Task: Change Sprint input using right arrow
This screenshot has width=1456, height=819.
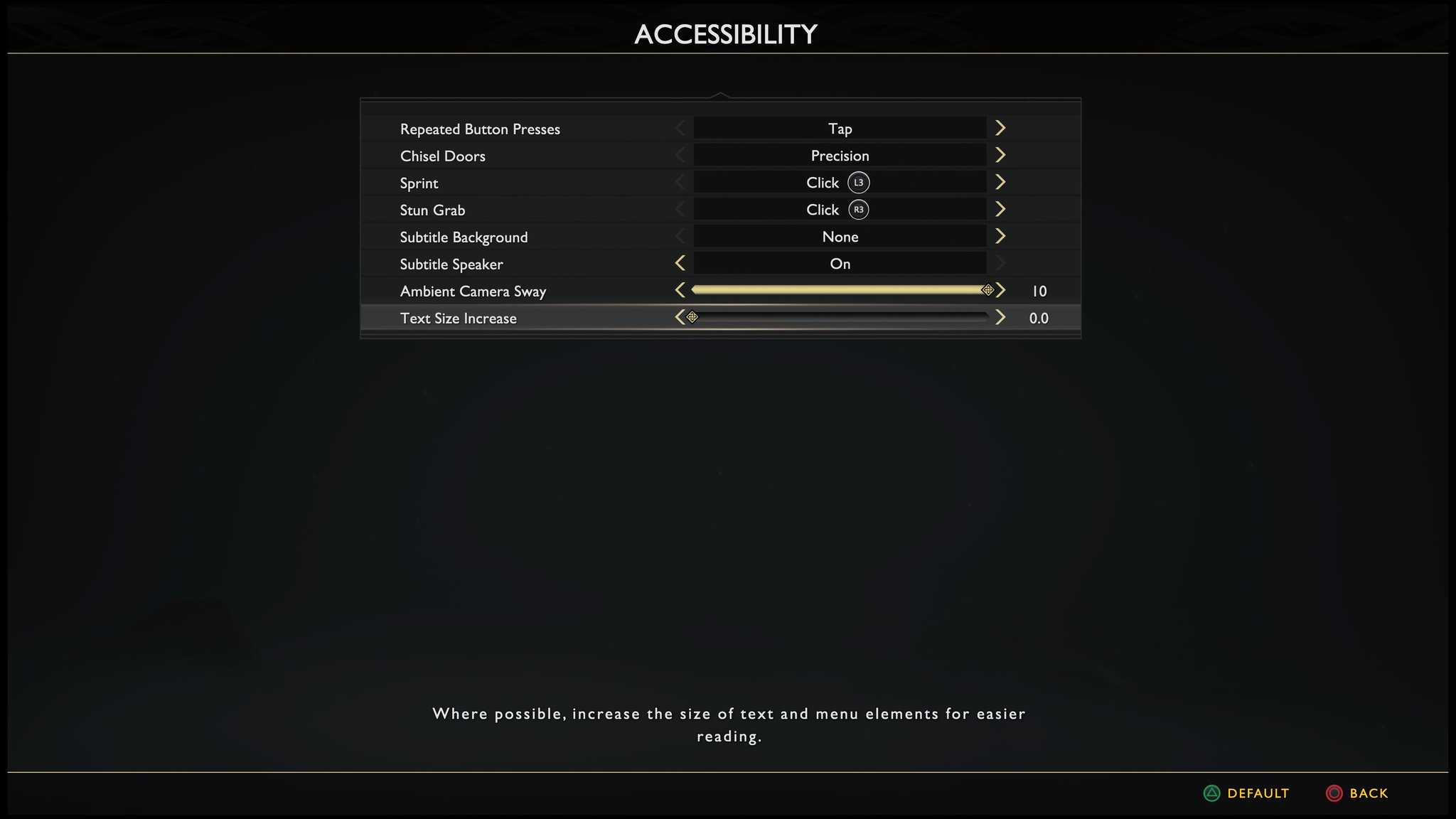Action: [x=1000, y=182]
